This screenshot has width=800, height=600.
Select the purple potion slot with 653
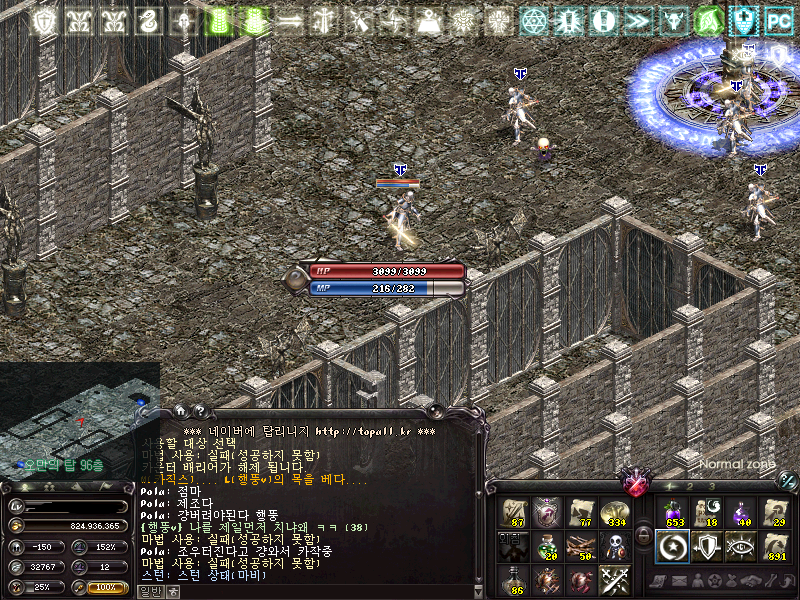[x=673, y=512]
